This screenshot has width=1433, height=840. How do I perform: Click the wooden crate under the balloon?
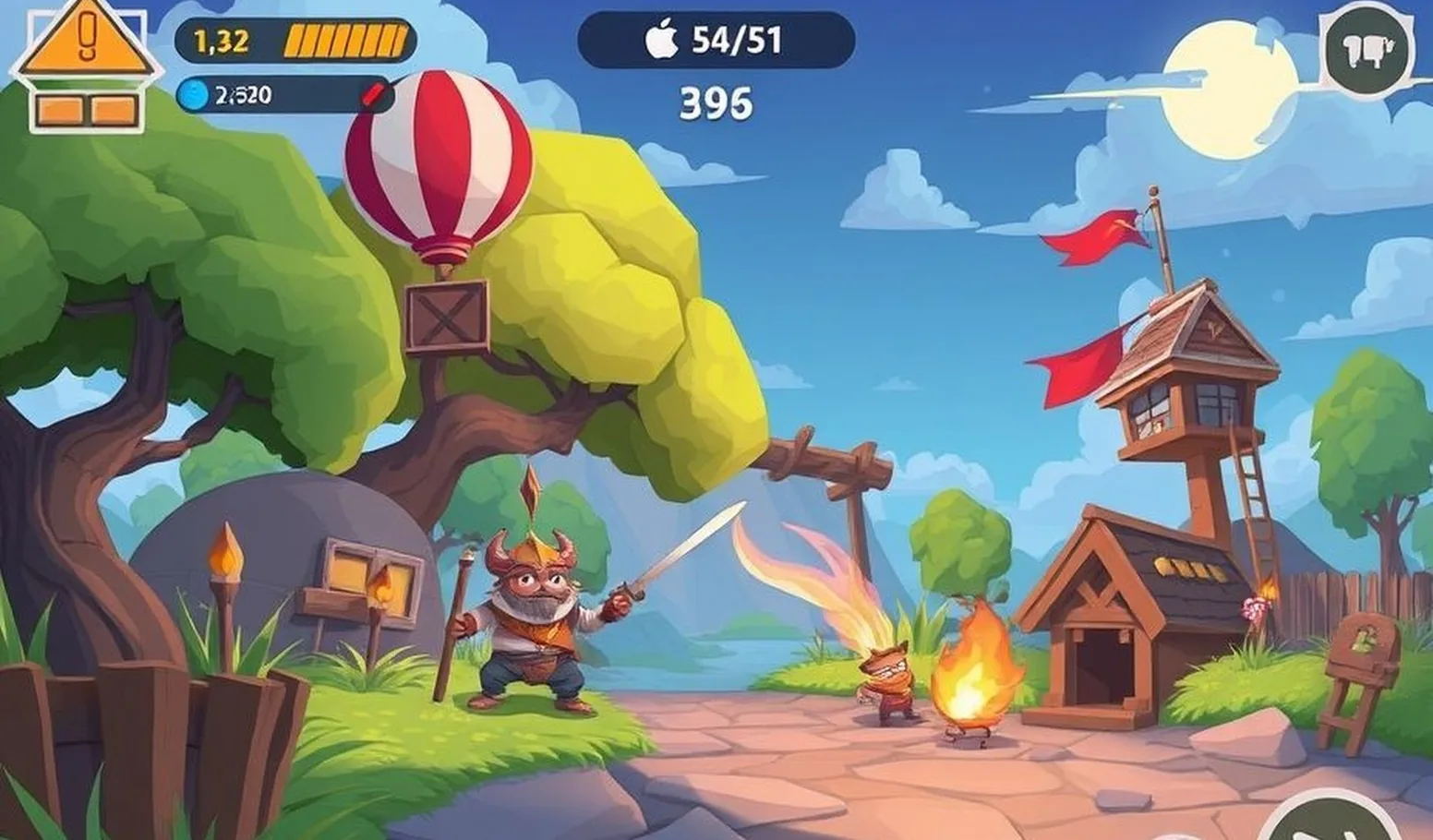tap(446, 314)
